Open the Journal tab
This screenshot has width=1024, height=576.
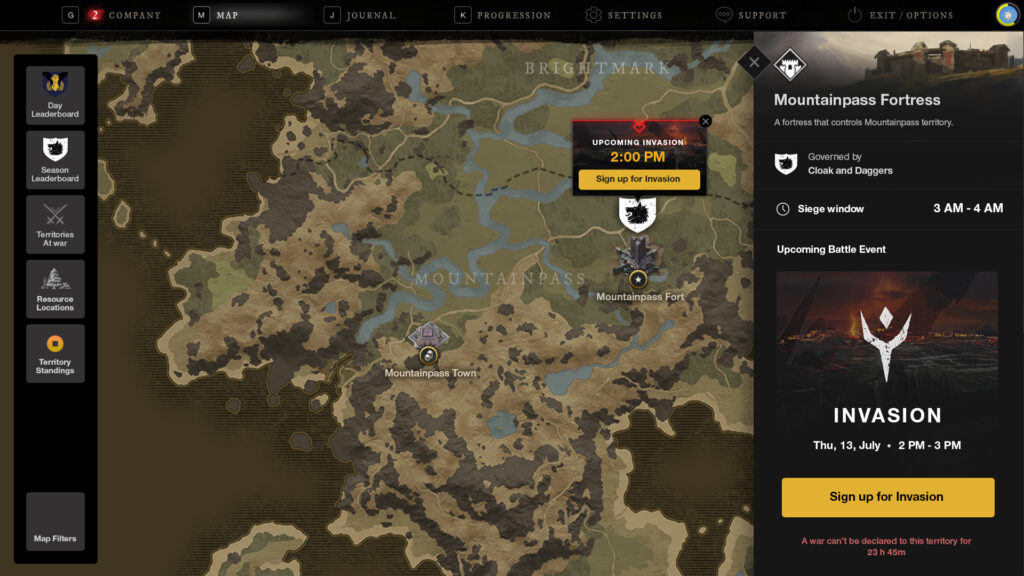pyautogui.click(x=369, y=15)
